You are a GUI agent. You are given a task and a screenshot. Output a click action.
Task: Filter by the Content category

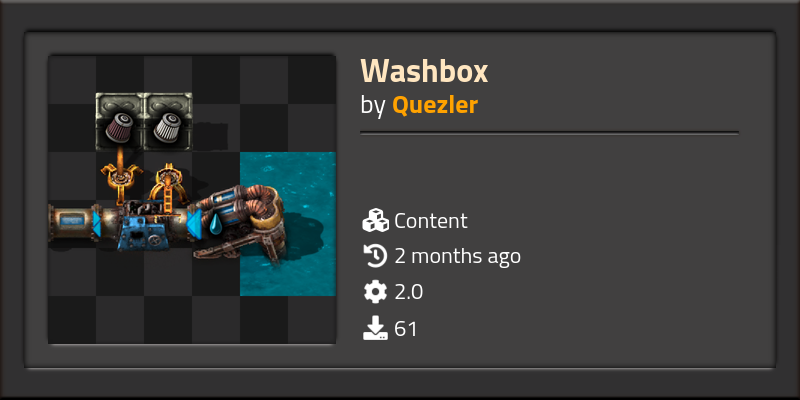click(x=430, y=221)
